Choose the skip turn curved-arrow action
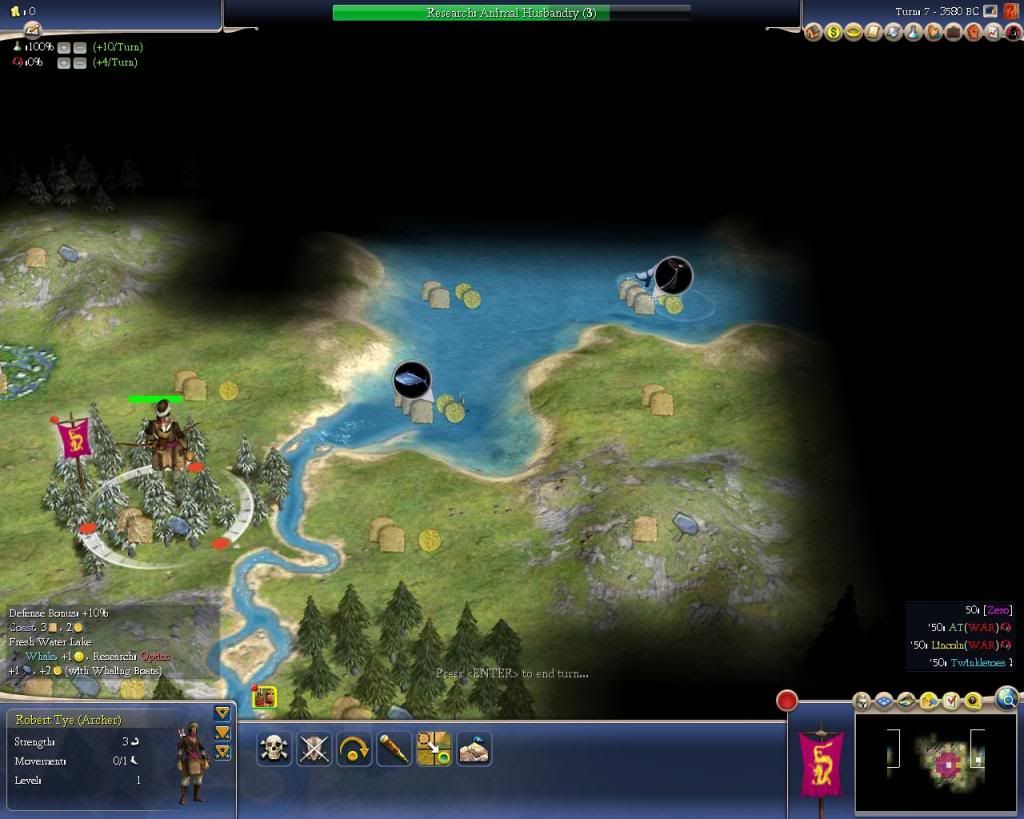This screenshot has width=1024, height=819. pos(354,749)
